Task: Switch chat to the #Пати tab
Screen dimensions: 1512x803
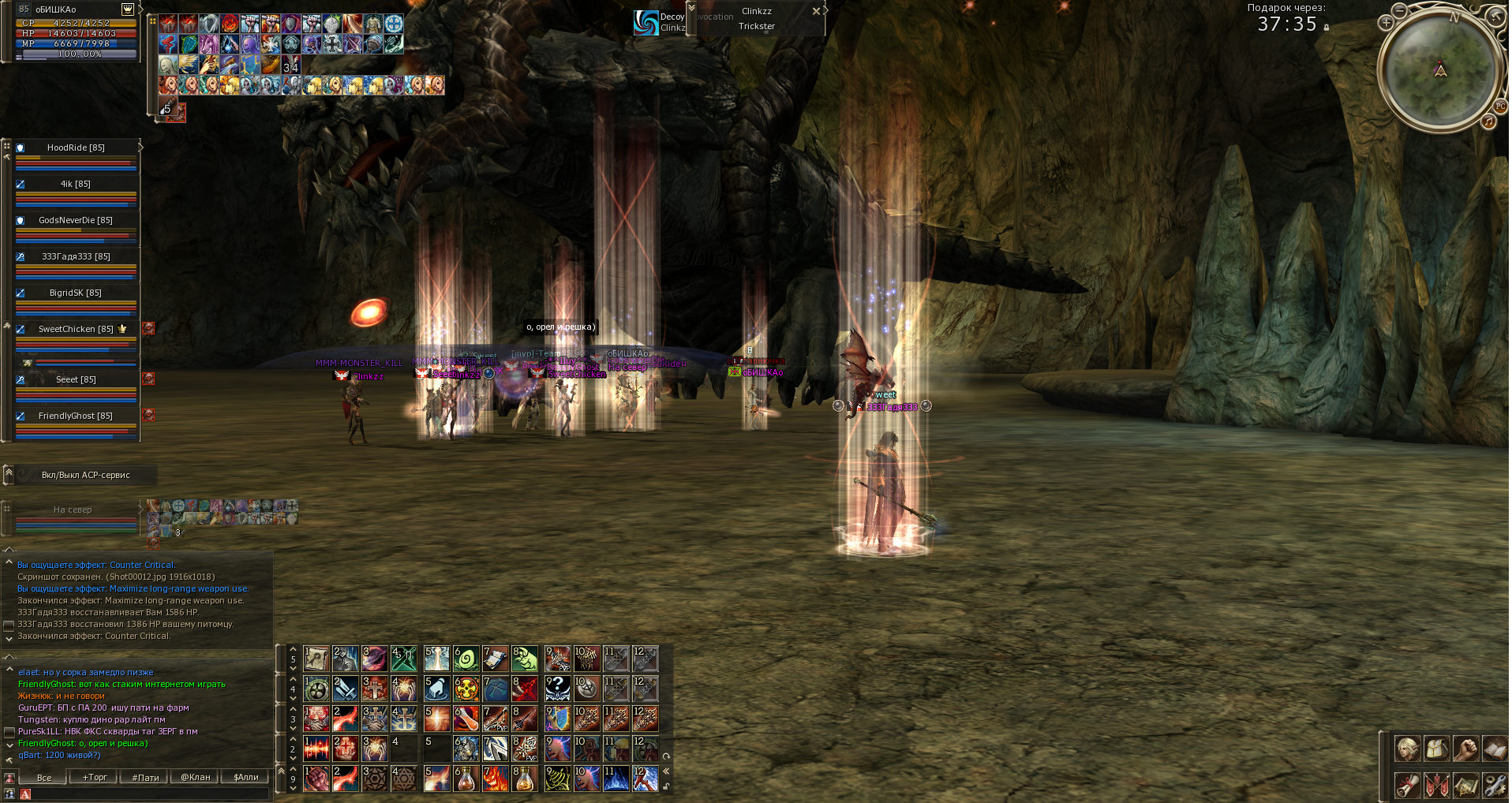Action: pyautogui.click(x=145, y=777)
